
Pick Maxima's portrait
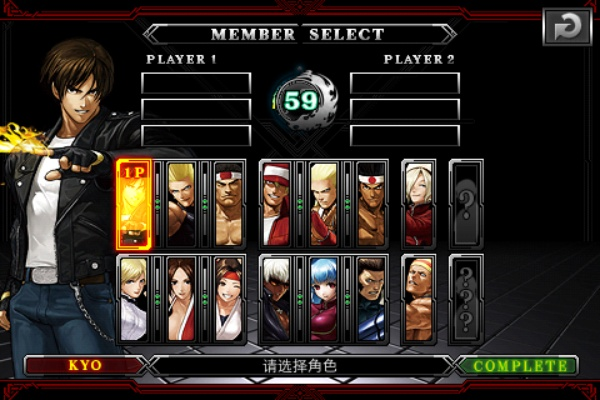click(x=372, y=300)
